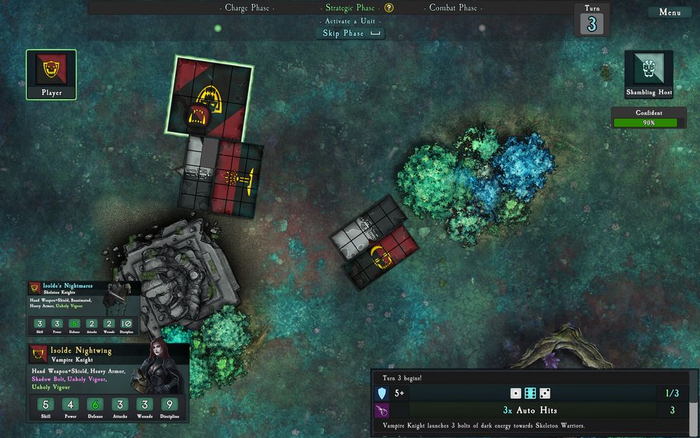Inspect the Shambling Host enemy portrait

coord(648,73)
